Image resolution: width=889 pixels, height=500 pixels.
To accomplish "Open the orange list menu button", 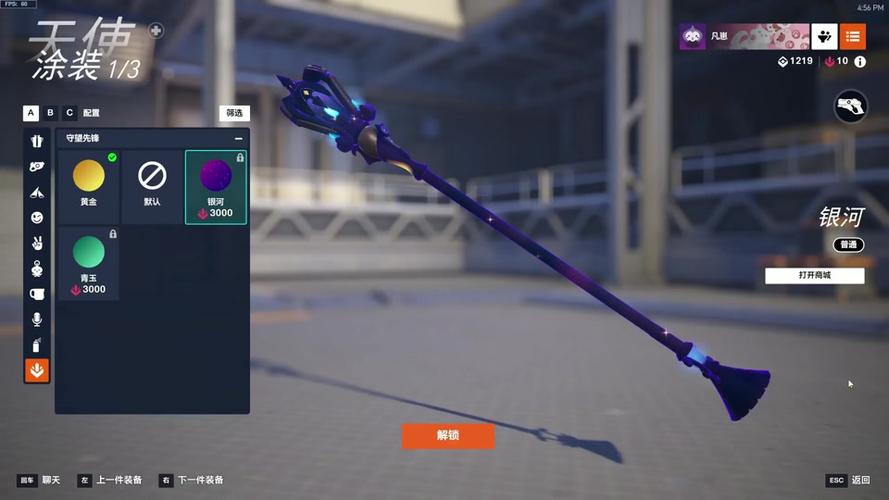I will pos(853,37).
